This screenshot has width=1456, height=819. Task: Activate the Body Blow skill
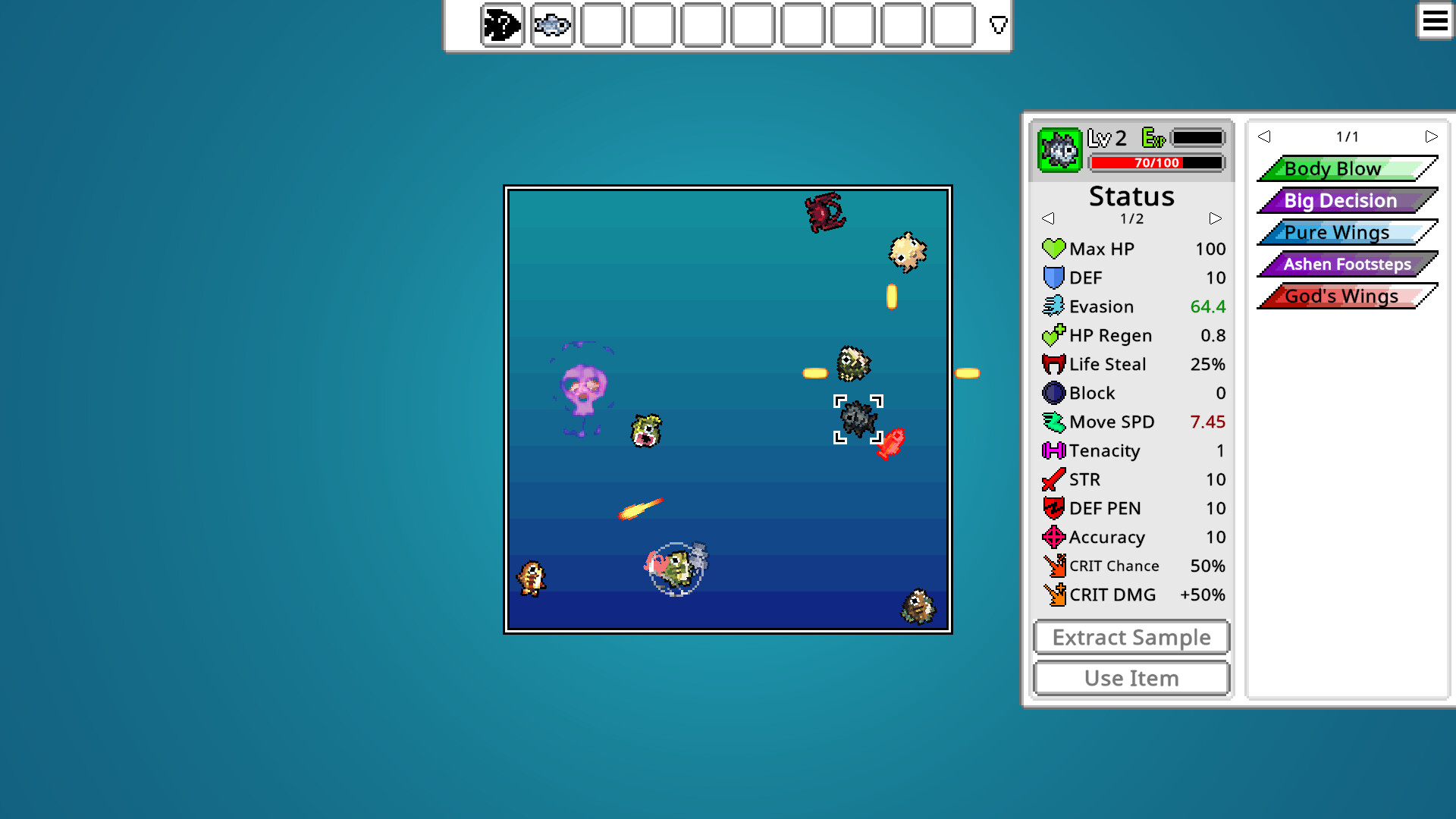(x=1346, y=168)
